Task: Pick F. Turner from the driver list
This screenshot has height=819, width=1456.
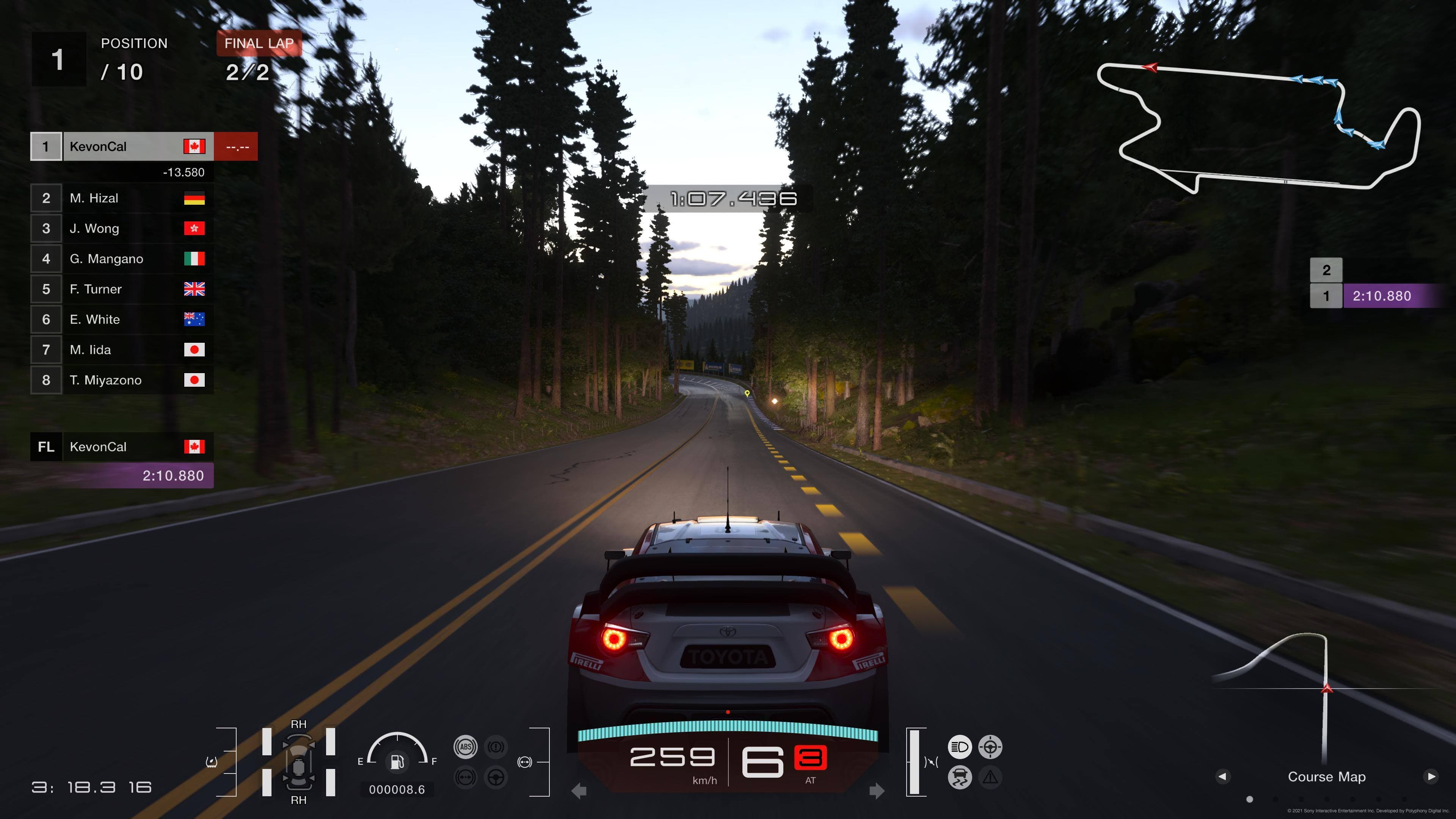Action: [x=121, y=289]
